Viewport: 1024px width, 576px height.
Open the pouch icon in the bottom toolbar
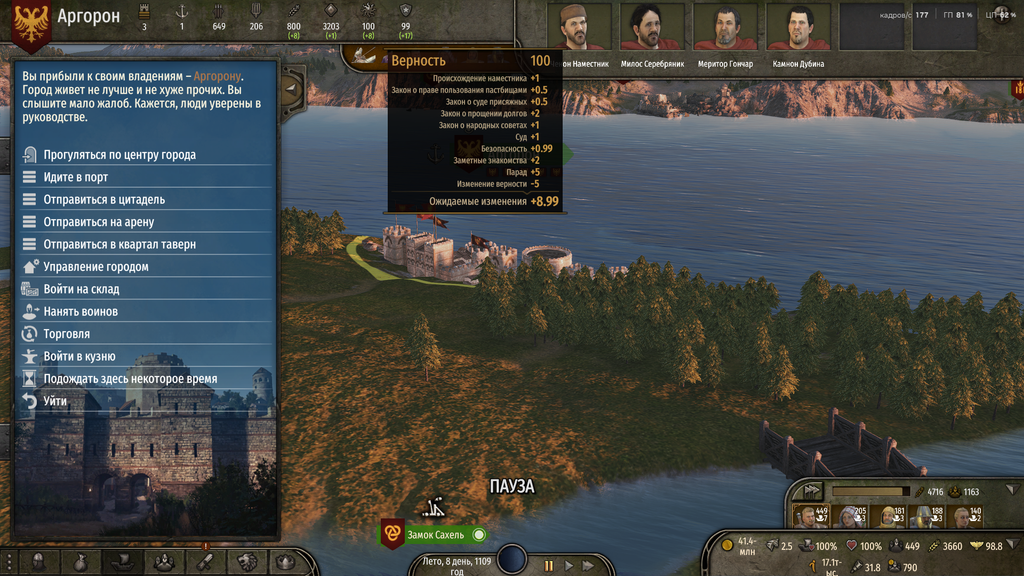(x=80, y=563)
